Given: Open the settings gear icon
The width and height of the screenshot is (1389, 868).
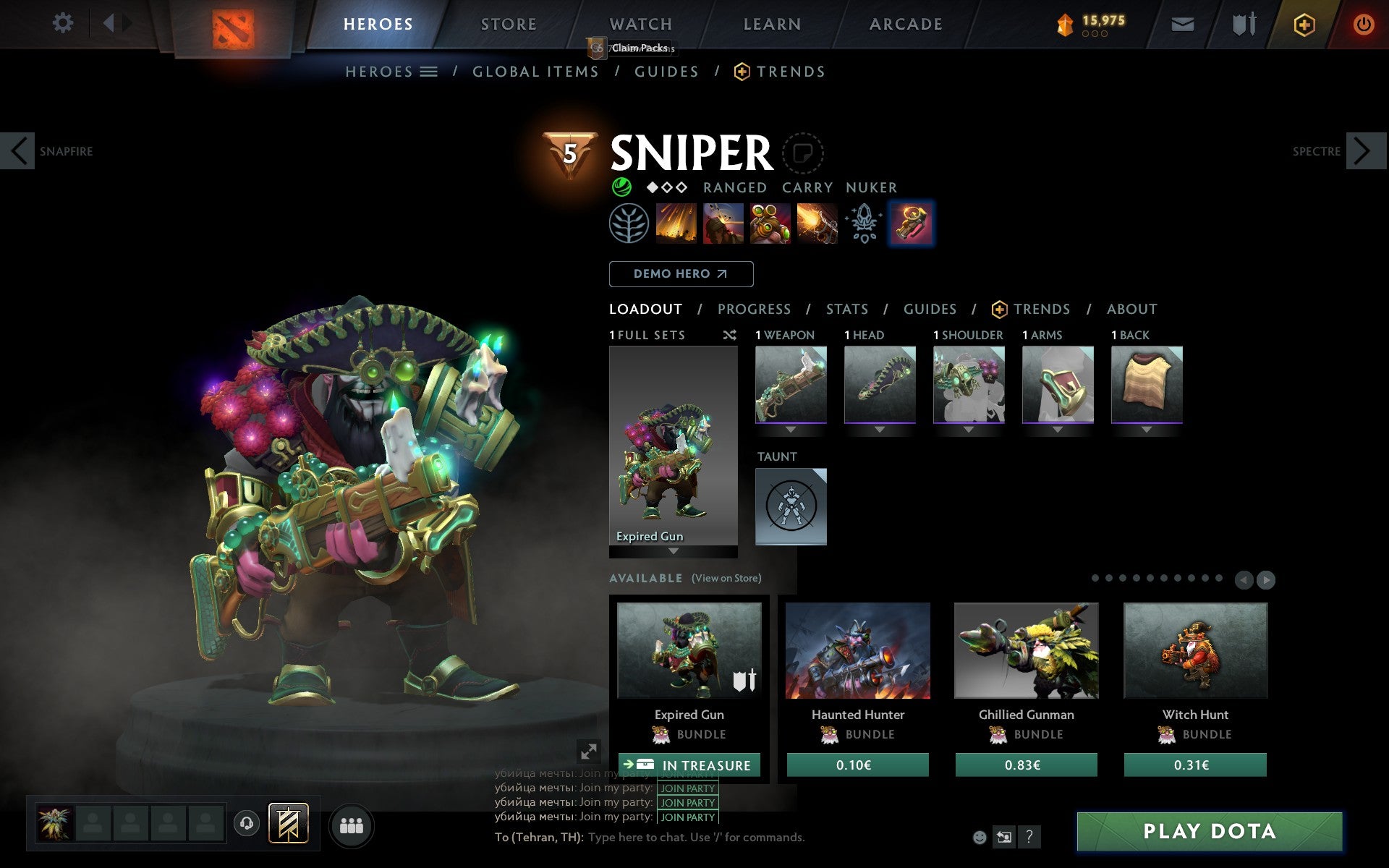Looking at the screenshot, I should (x=64, y=23).
